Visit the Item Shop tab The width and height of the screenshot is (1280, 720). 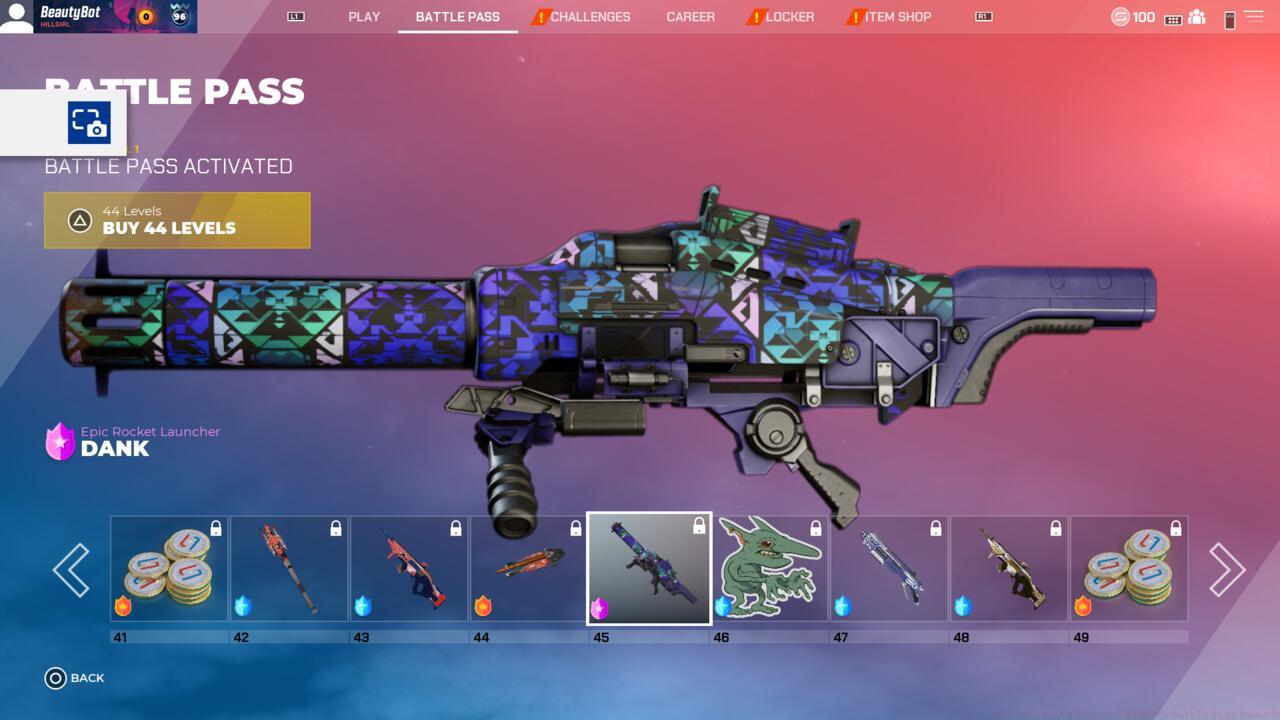pos(897,17)
